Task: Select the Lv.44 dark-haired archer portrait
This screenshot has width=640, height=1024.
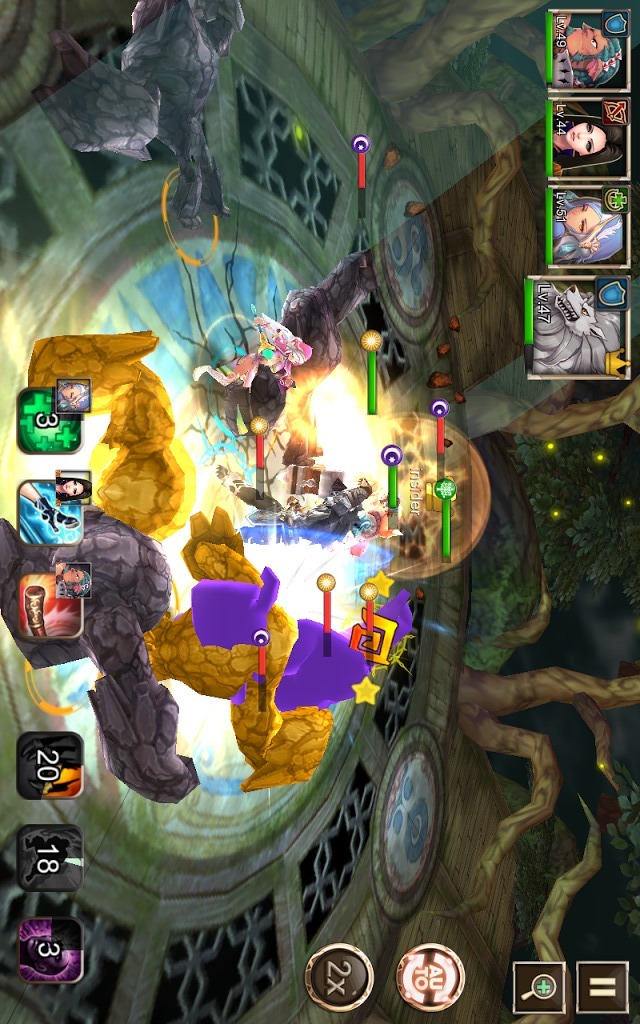Action: [x=588, y=138]
